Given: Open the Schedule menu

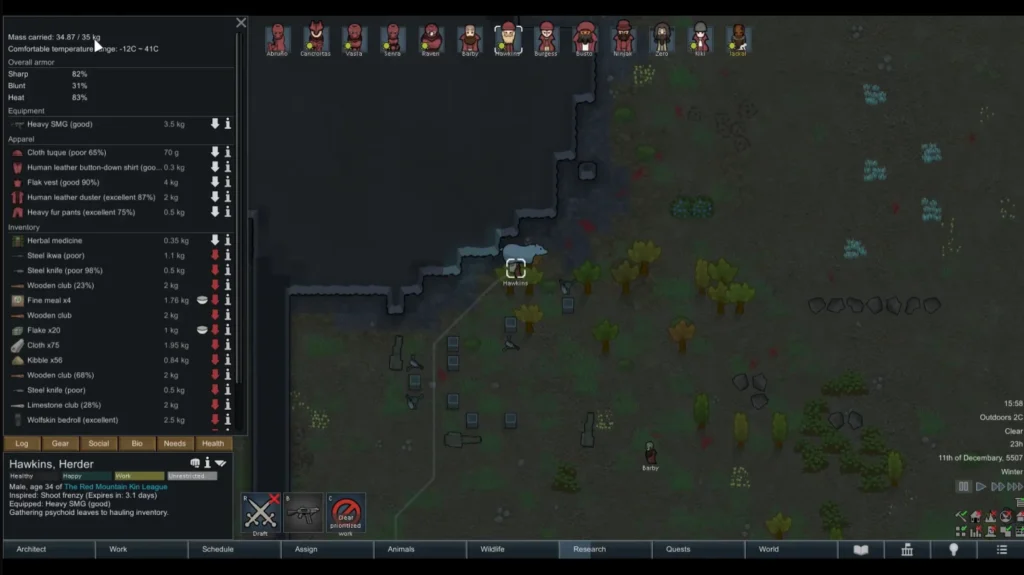Looking at the screenshot, I should click(234, 549).
